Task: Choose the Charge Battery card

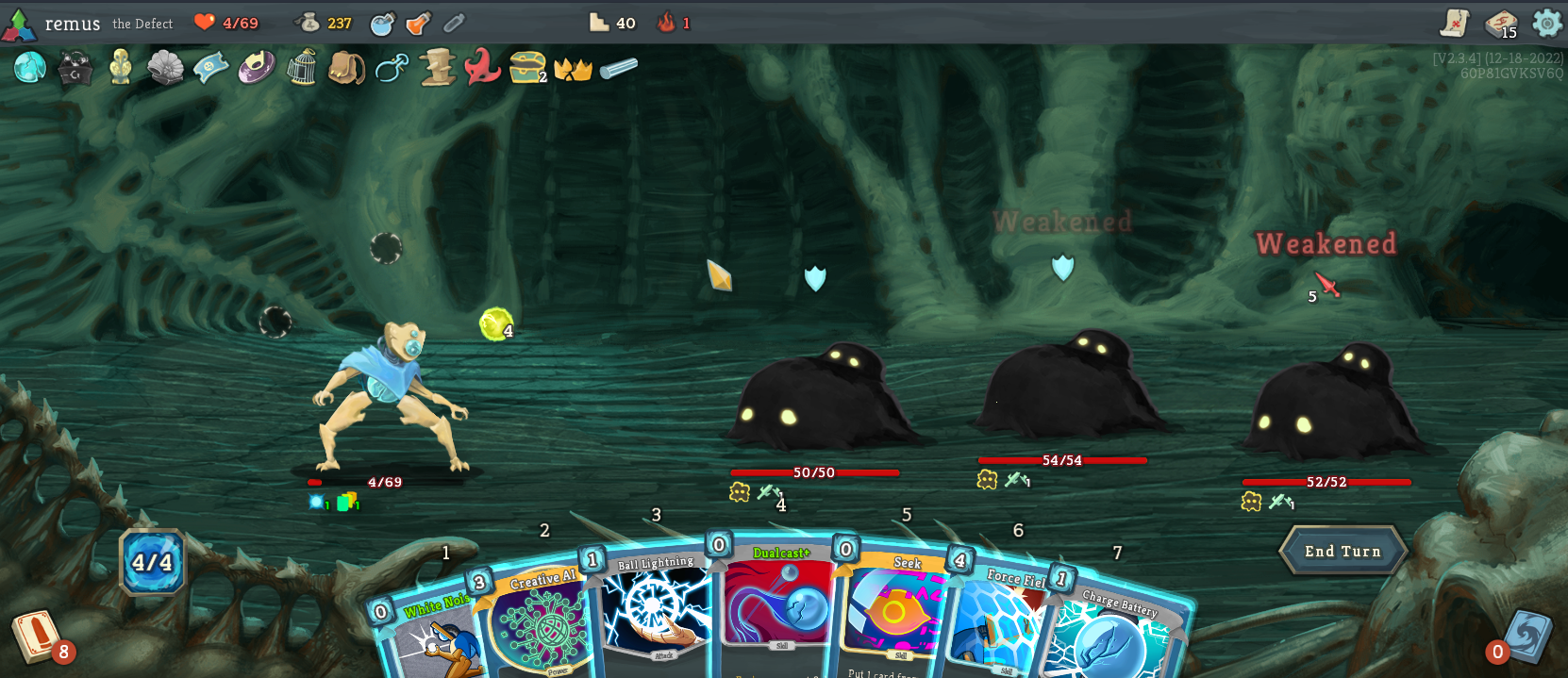Action: 1113,634
